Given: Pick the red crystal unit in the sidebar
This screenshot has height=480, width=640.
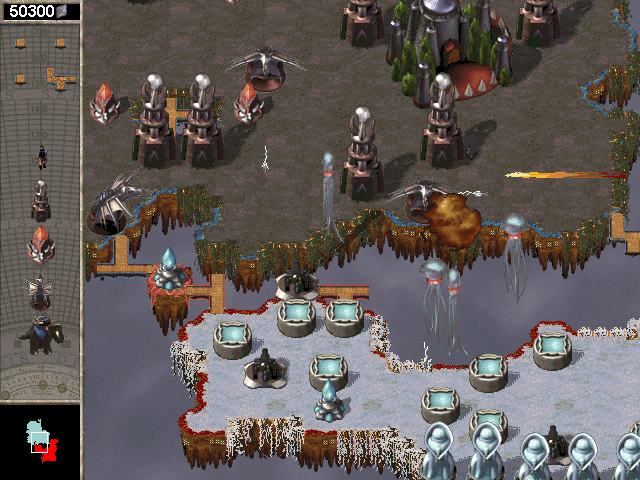Looking at the screenshot, I should 41,245.
